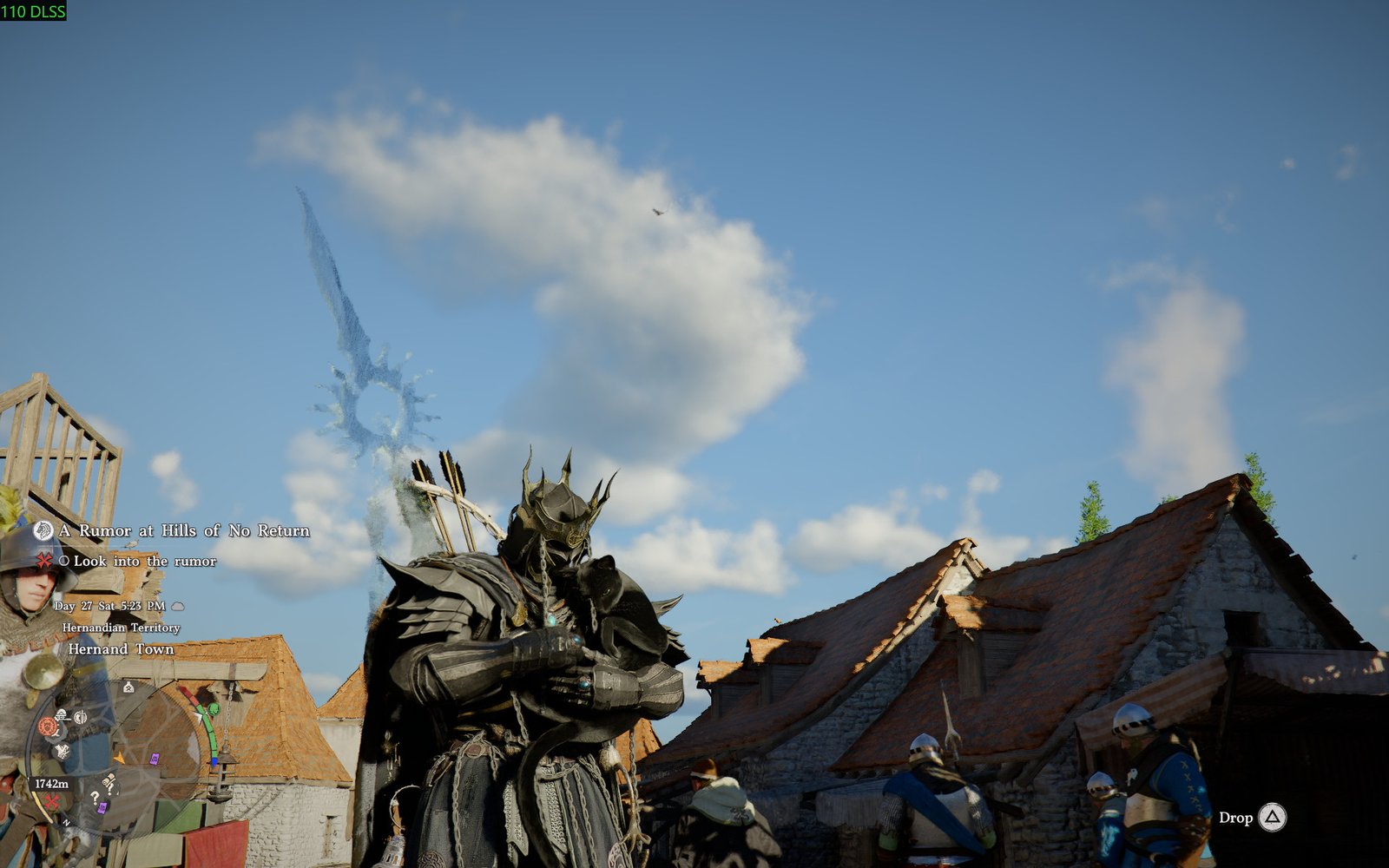
Task: Click the sack marker atop the minimap
Action: tap(128, 687)
